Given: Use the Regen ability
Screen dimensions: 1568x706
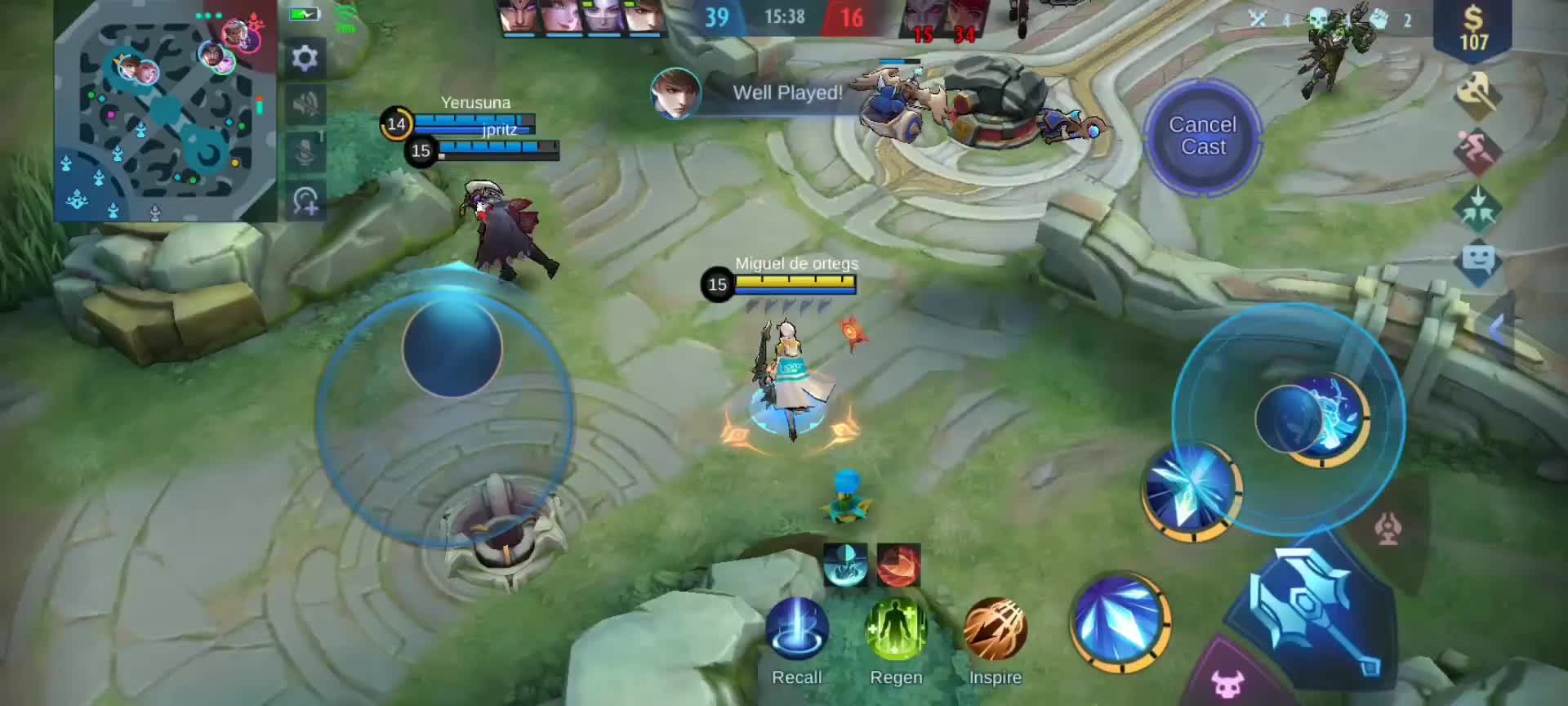Looking at the screenshot, I should pos(896,629).
